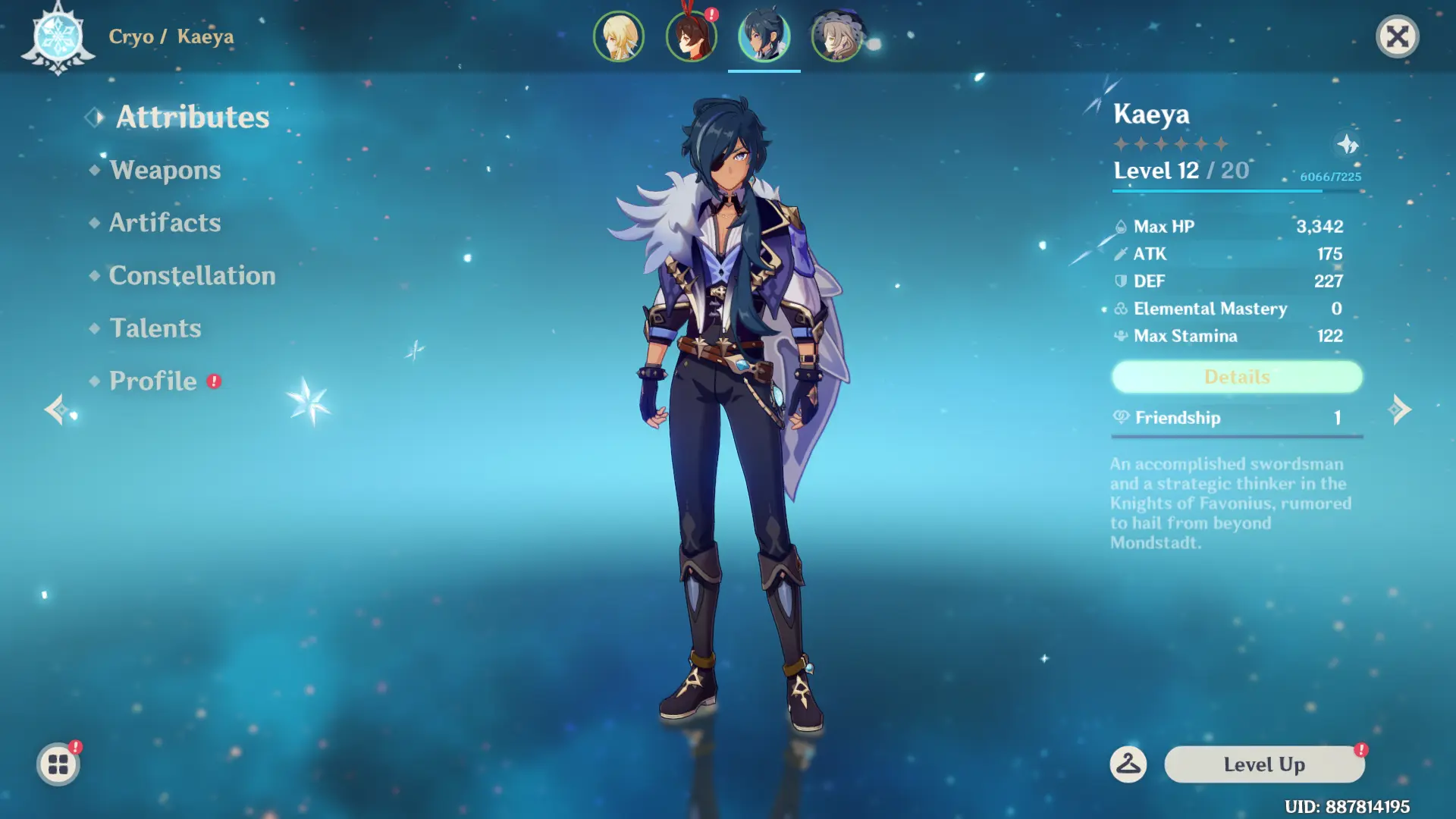Click the sparkle icon beside Kaeya's stars
This screenshot has width=1456, height=819.
point(1347,144)
